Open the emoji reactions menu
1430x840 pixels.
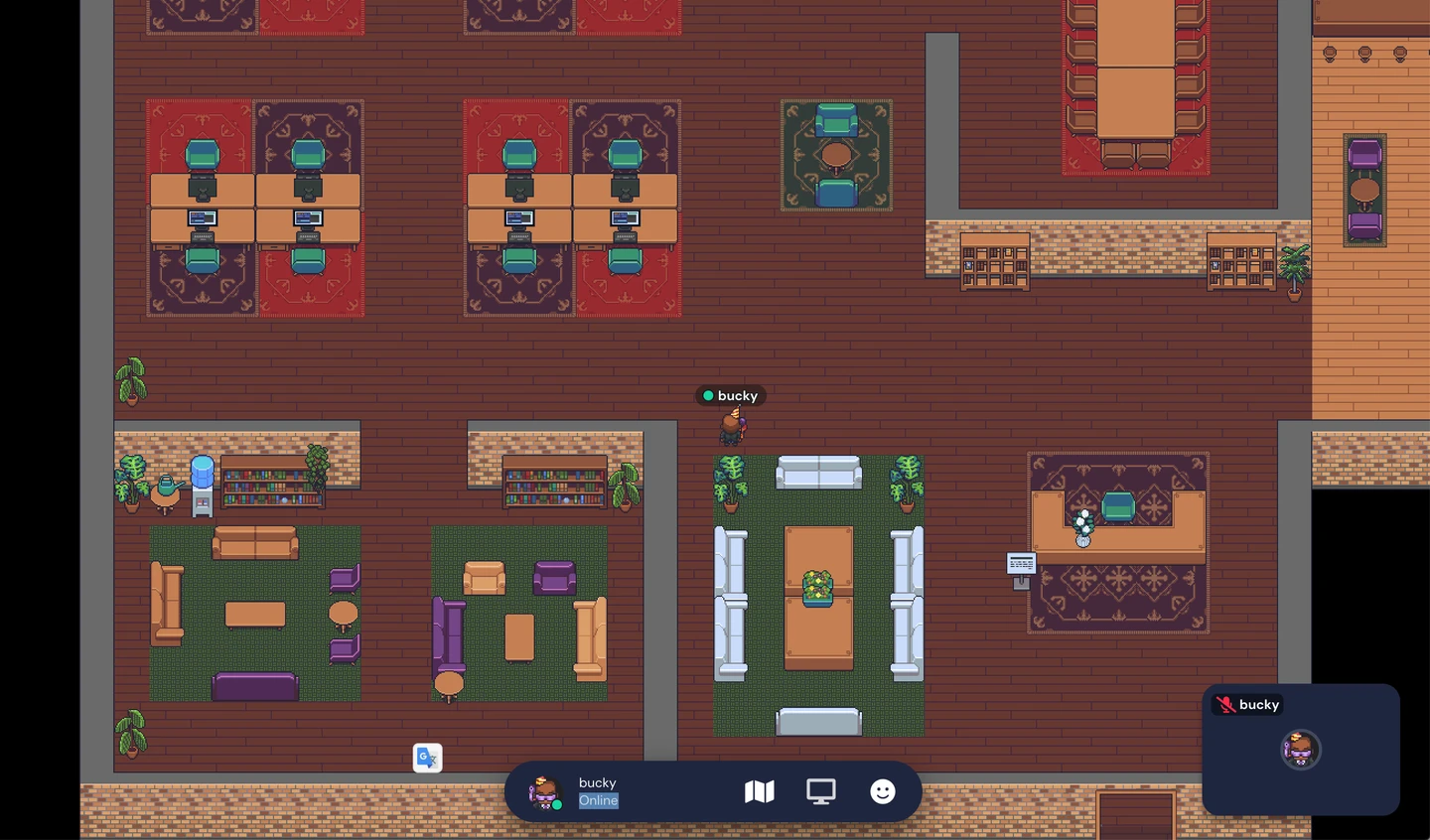point(883,791)
